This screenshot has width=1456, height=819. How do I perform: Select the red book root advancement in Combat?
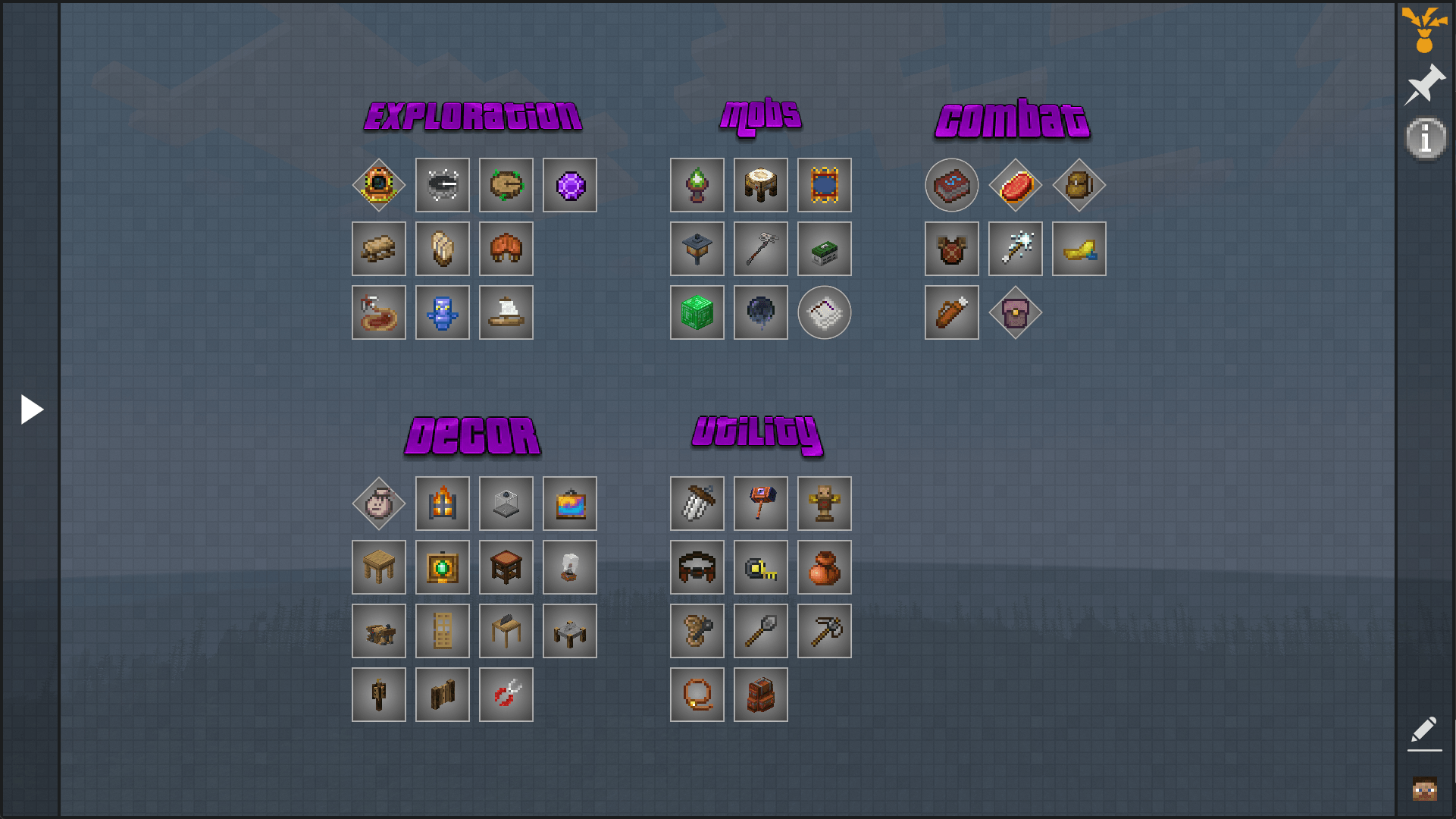951,185
